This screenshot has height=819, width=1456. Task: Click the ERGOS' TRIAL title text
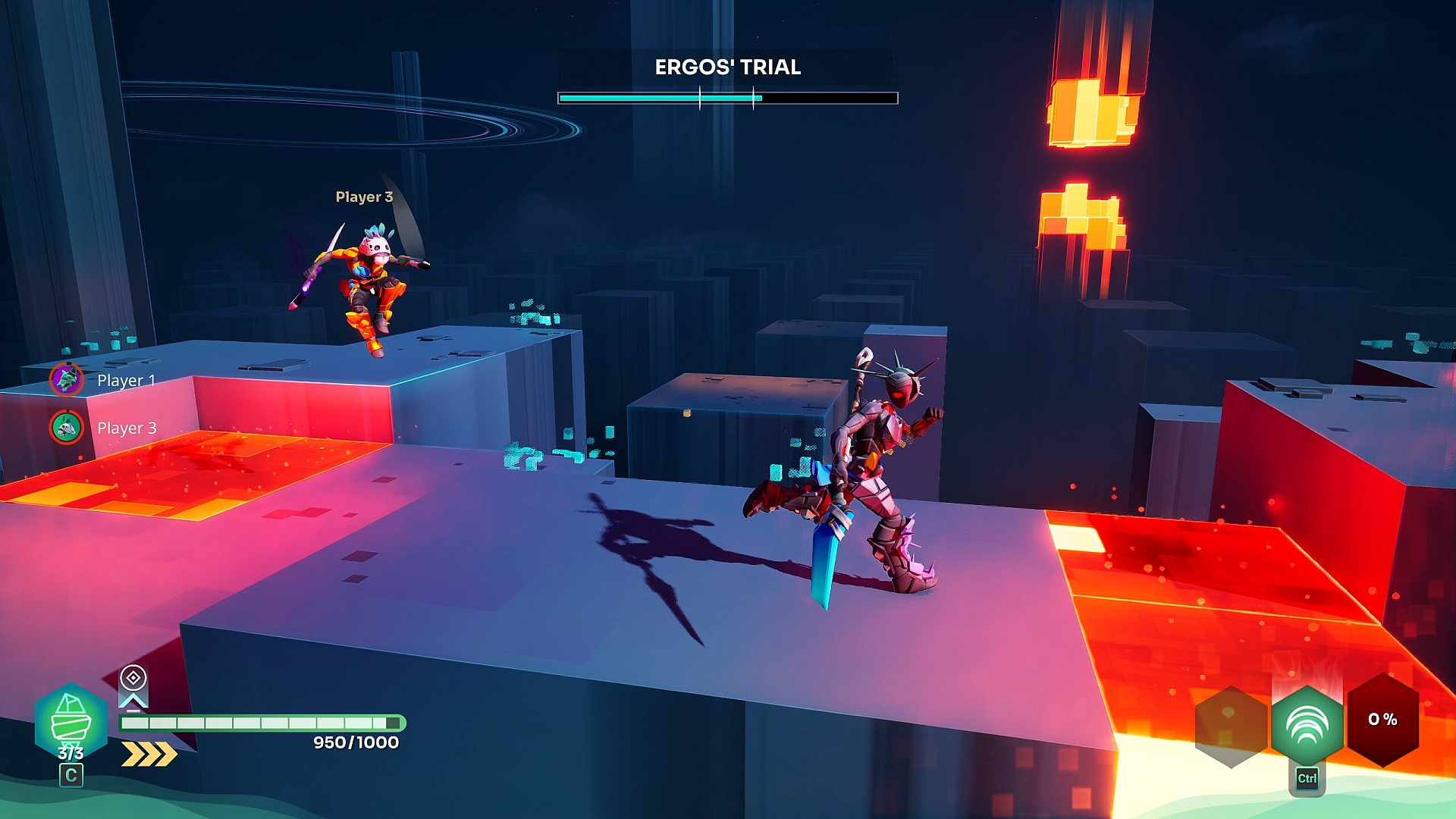pos(726,67)
